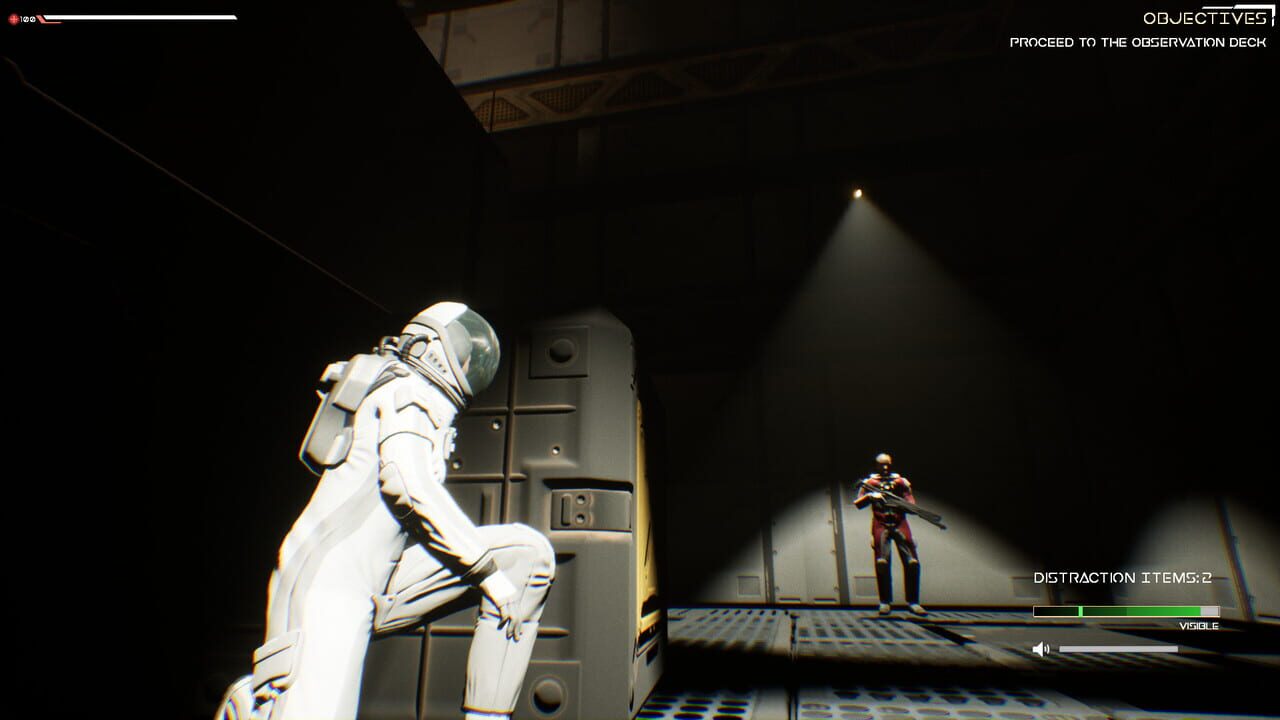Adjust the white sound level slider
1280x720 pixels.
(1120, 650)
